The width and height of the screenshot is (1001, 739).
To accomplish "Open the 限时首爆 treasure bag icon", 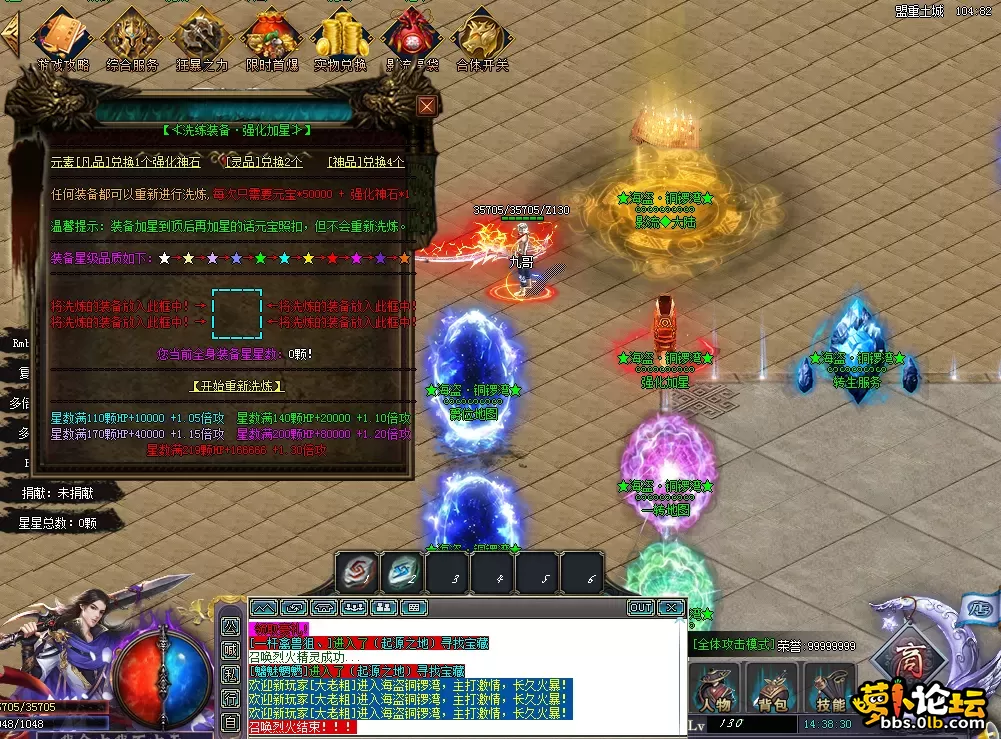I will 271,38.
